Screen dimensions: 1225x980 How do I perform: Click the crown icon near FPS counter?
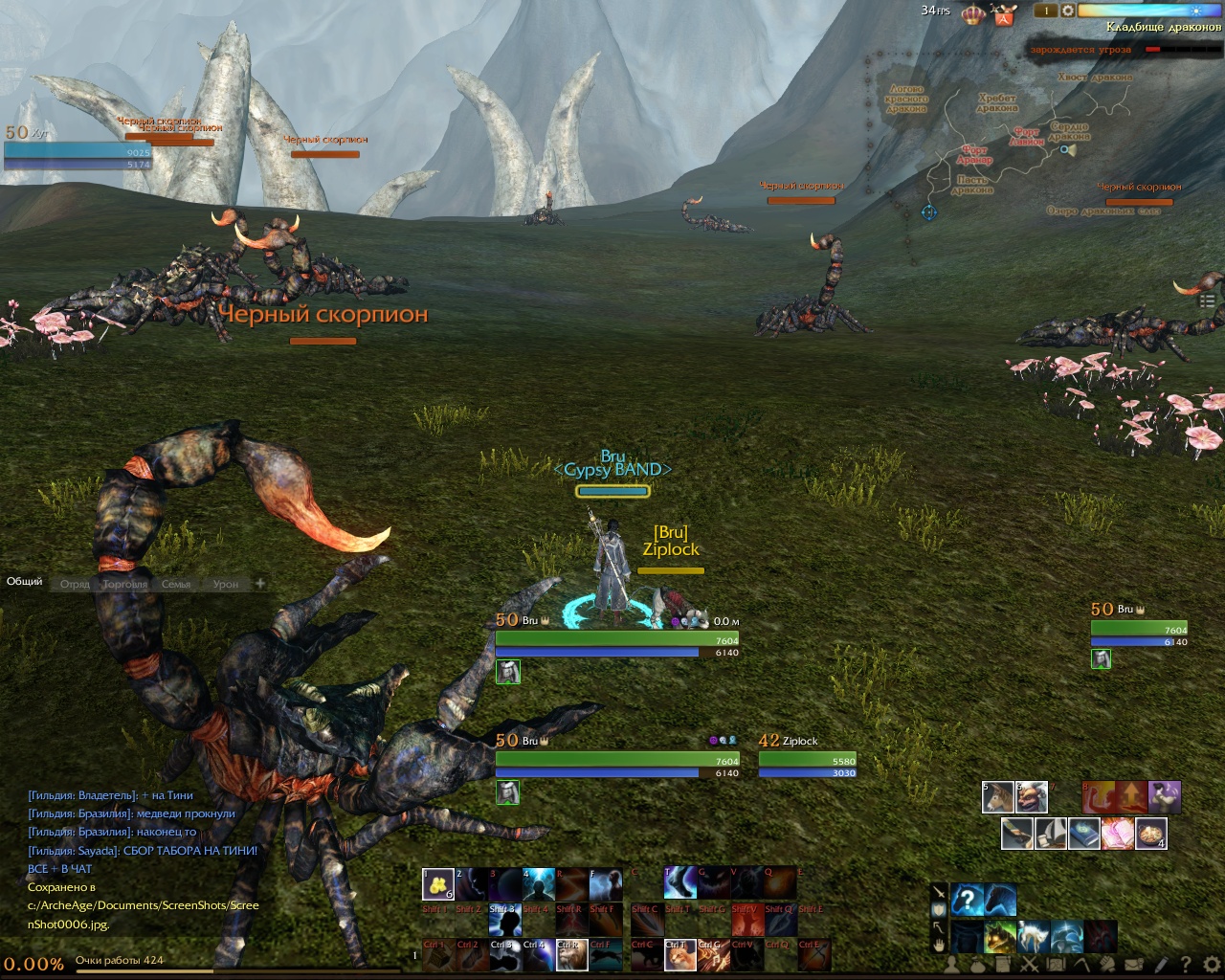coord(973,14)
